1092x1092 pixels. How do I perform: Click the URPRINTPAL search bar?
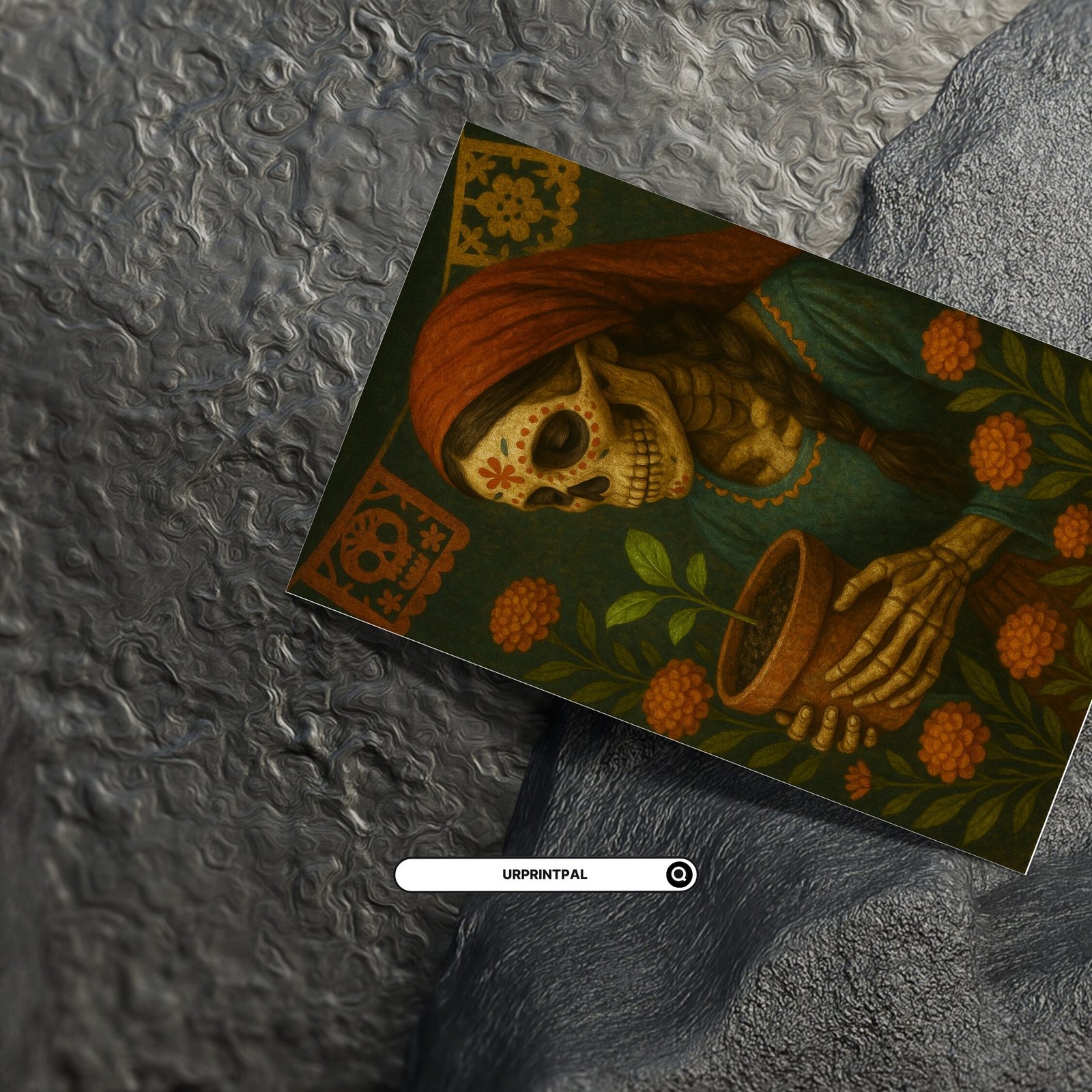pos(532,874)
